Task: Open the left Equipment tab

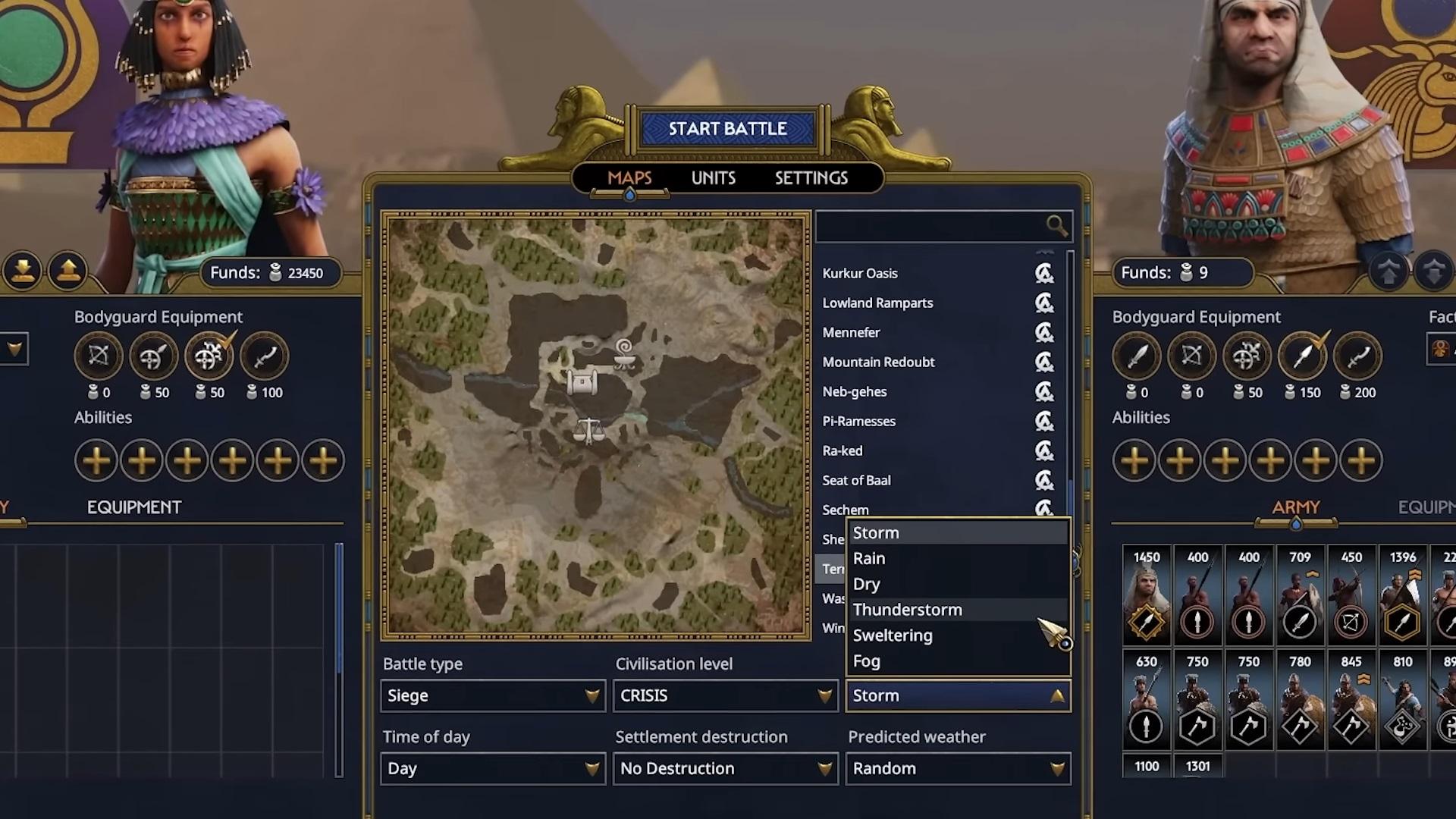Action: tap(134, 507)
